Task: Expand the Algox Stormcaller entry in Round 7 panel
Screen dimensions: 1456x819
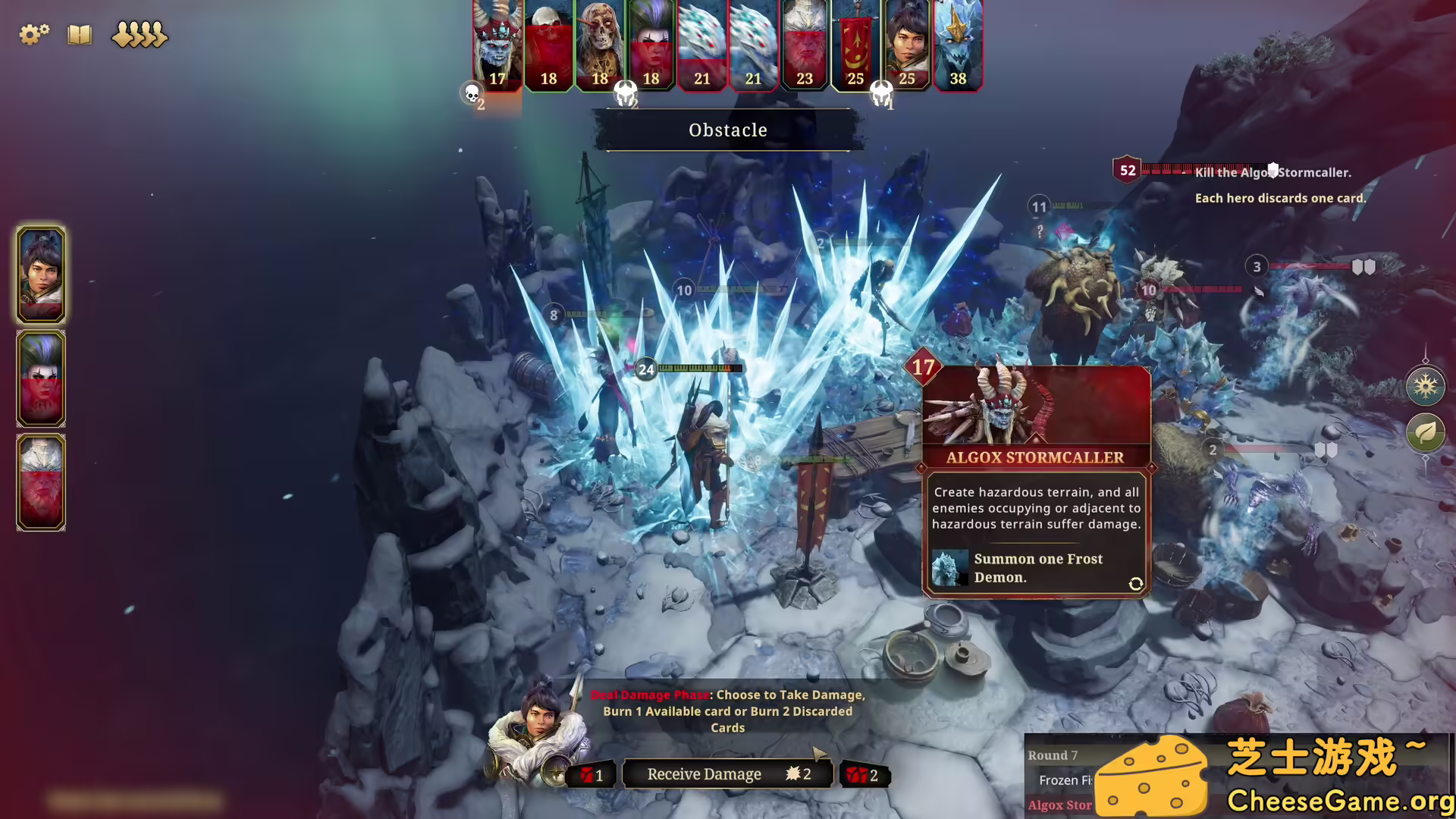Action: pos(1059,805)
